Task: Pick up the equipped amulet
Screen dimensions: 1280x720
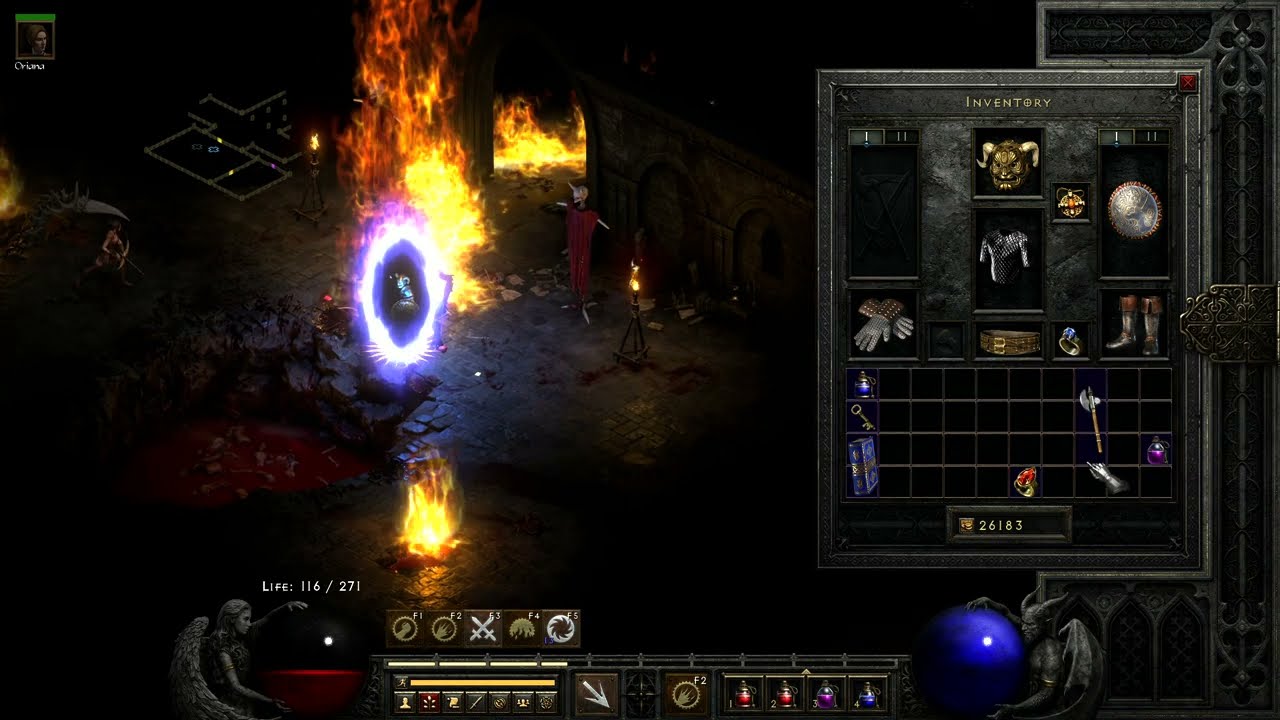Action: (1071, 203)
